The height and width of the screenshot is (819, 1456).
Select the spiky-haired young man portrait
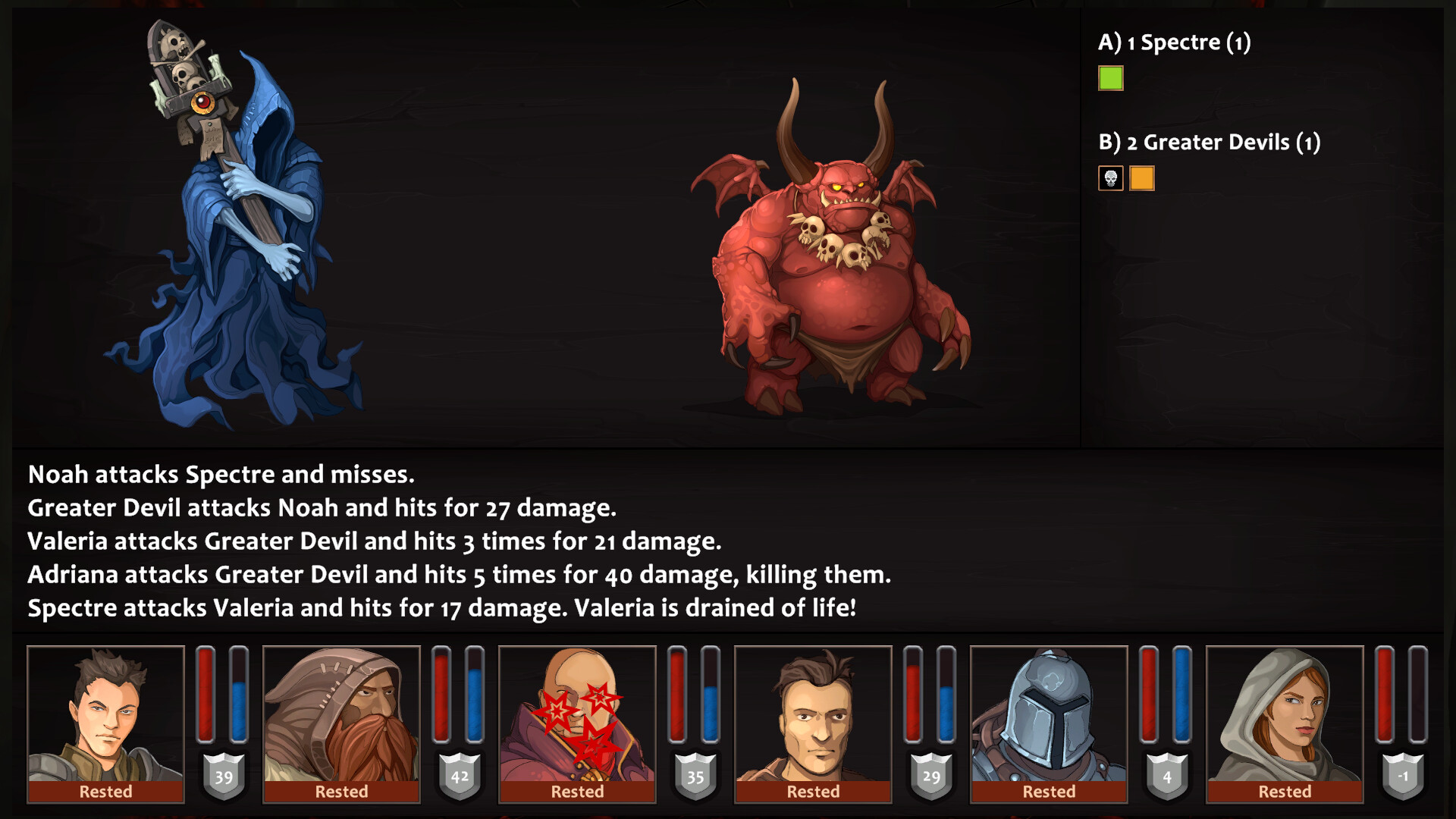[x=105, y=715]
